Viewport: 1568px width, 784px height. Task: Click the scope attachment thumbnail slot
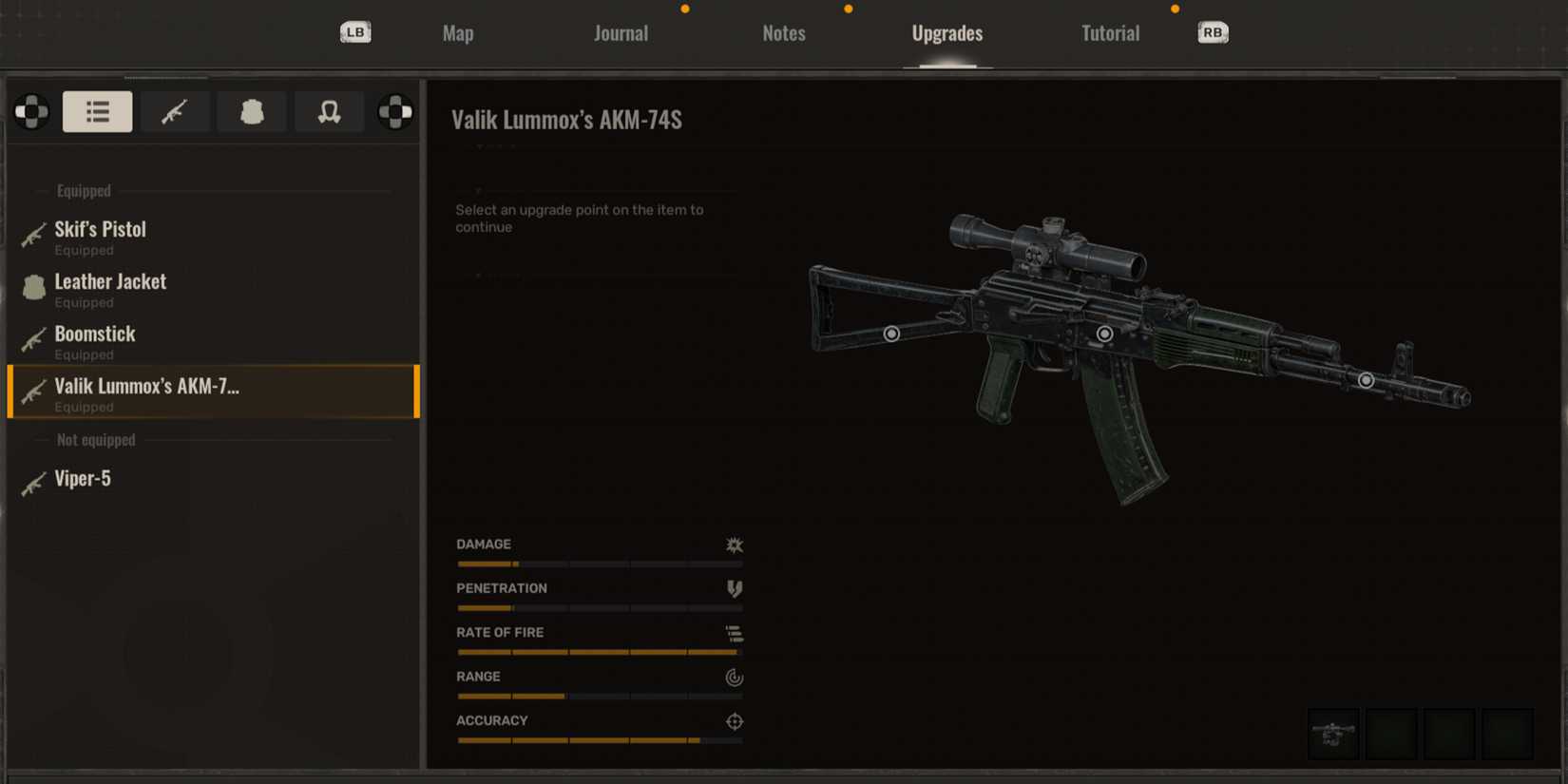point(1333,734)
